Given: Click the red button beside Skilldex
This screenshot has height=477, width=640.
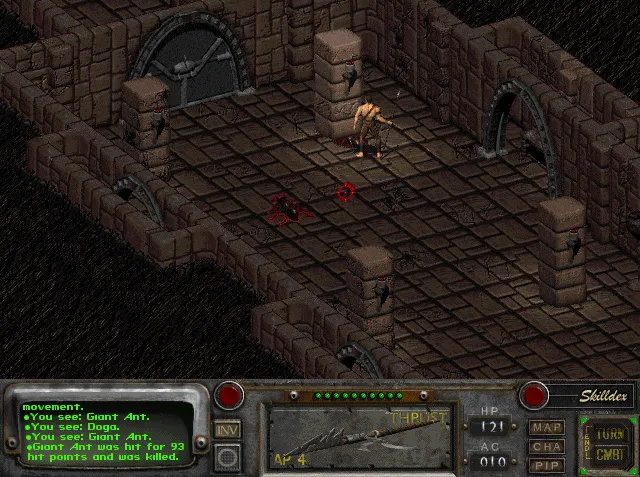Looking at the screenshot, I should click(x=534, y=395).
